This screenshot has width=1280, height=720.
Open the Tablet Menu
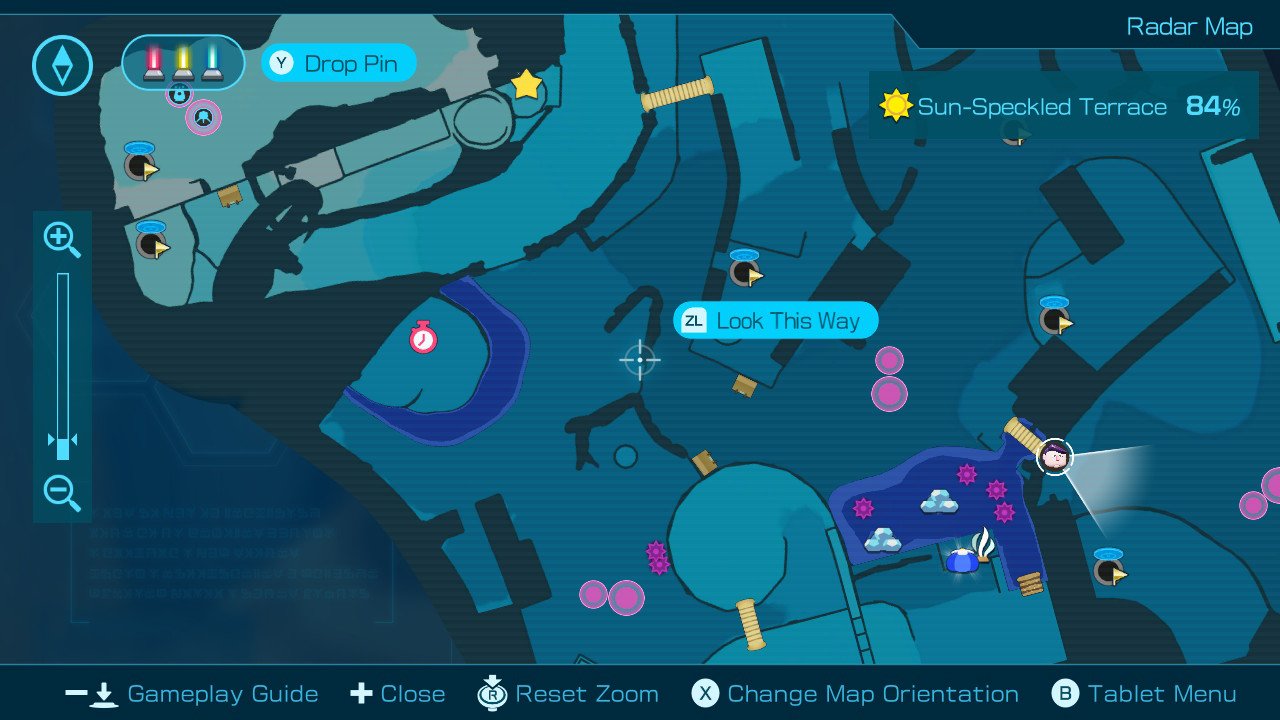coord(1145,694)
